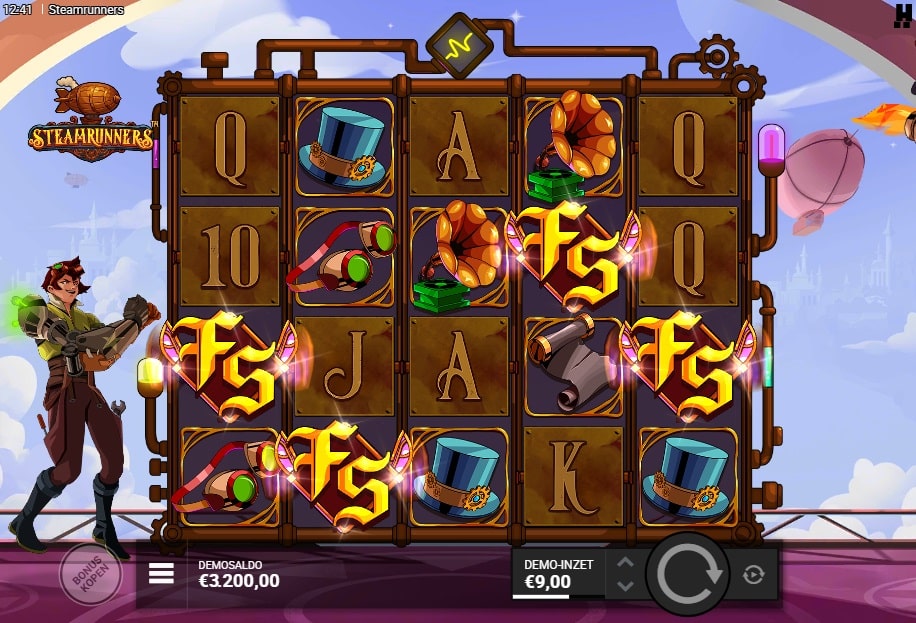This screenshot has width=916, height=623.
Task: Increase the demo bet with the up arrow
Action: tap(625, 562)
